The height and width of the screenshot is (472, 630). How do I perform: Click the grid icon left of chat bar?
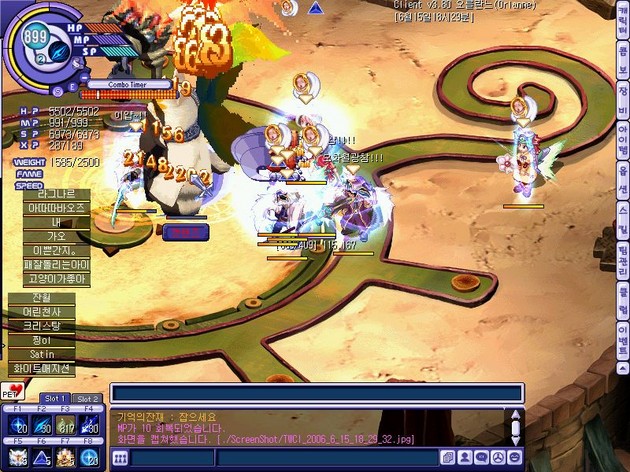click(120, 457)
